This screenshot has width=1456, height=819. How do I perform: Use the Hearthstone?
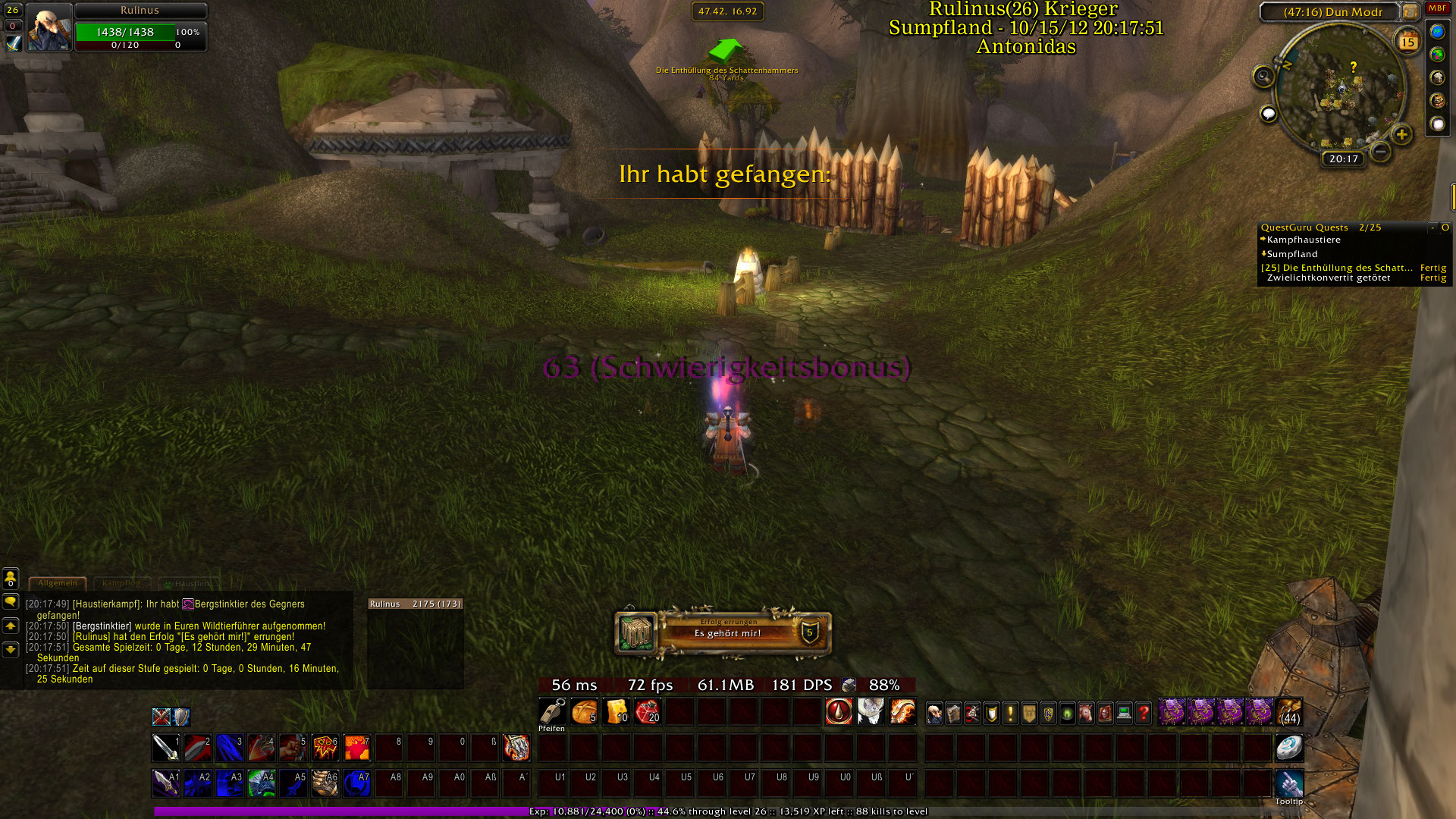tap(1288, 748)
